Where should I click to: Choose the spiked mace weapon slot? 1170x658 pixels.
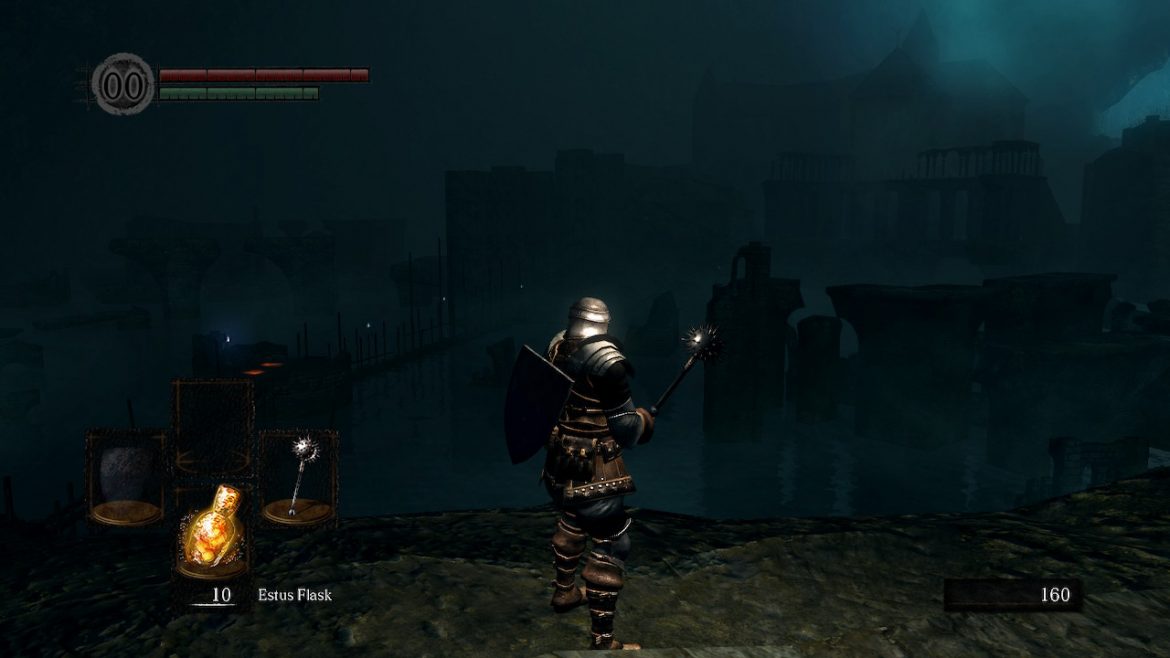click(x=298, y=477)
